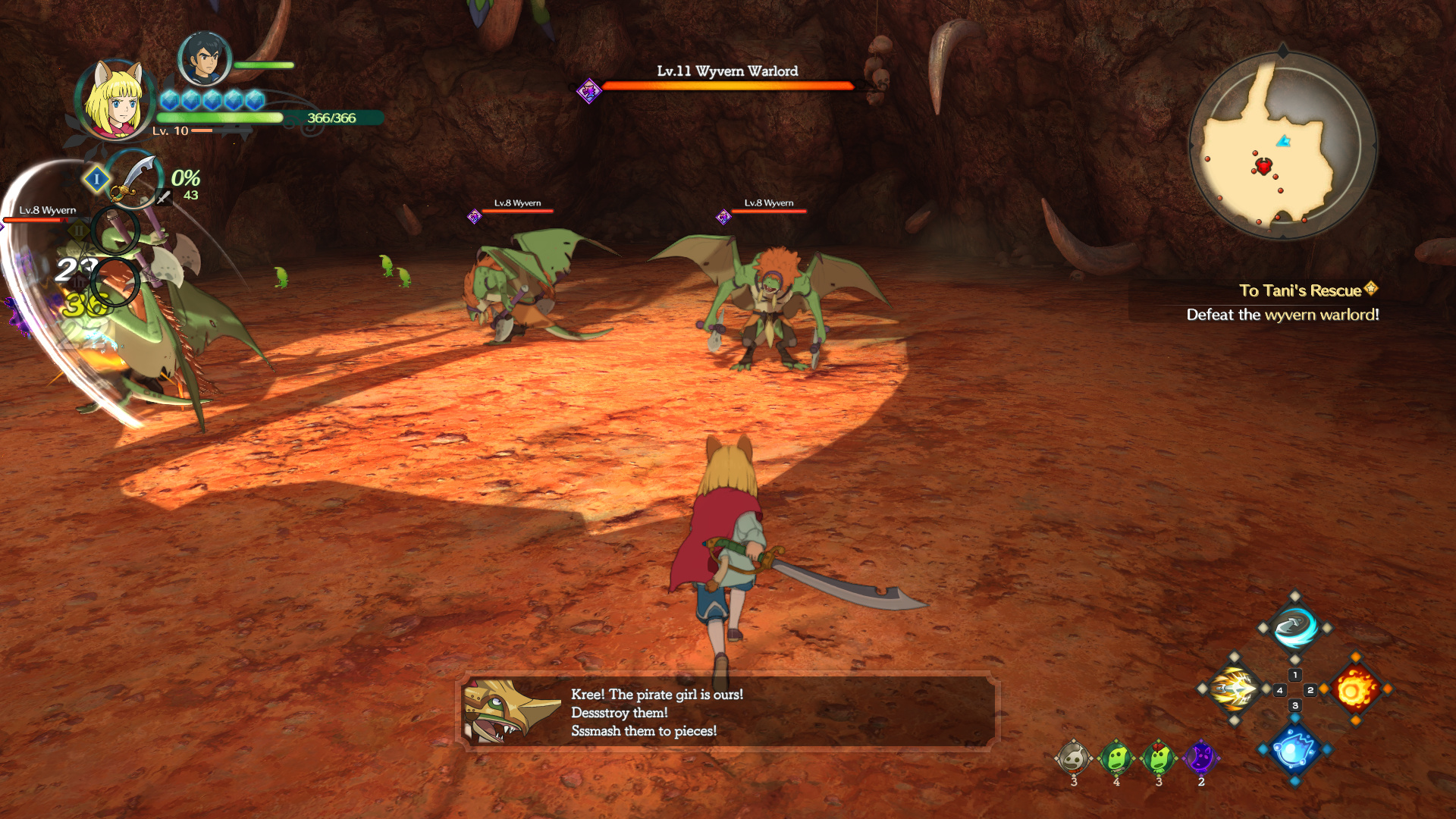Click the blonde fox-eared character portrait
Image resolution: width=1456 pixels, height=819 pixels.
pyautogui.click(x=115, y=100)
